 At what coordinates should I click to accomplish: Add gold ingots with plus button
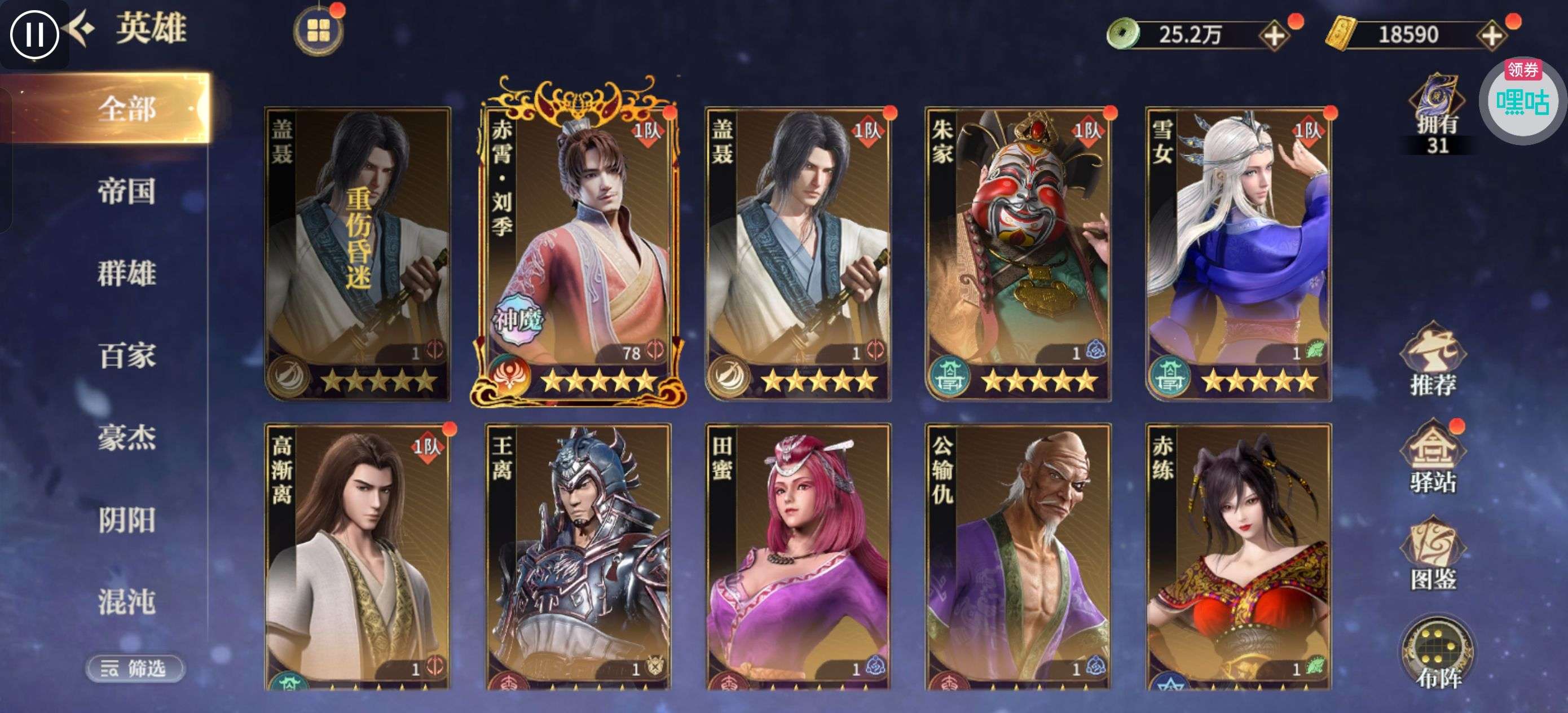pos(1491,36)
